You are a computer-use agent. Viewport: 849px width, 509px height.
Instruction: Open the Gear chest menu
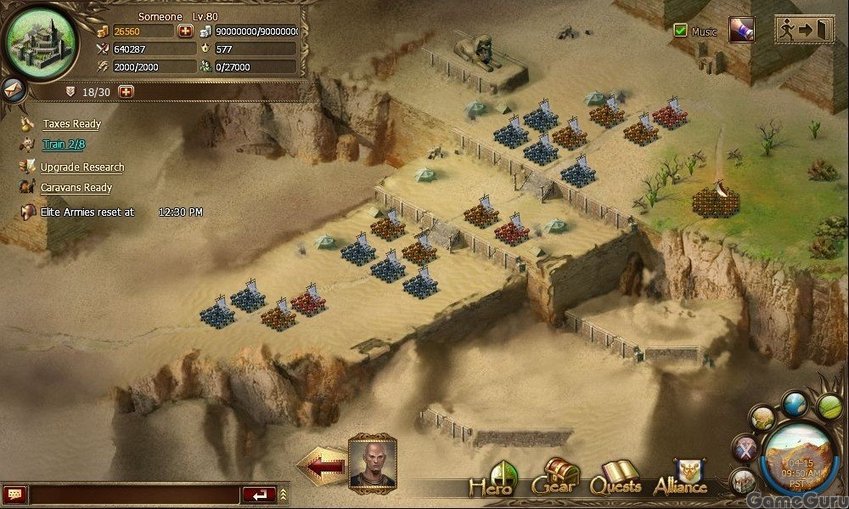[555, 479]
